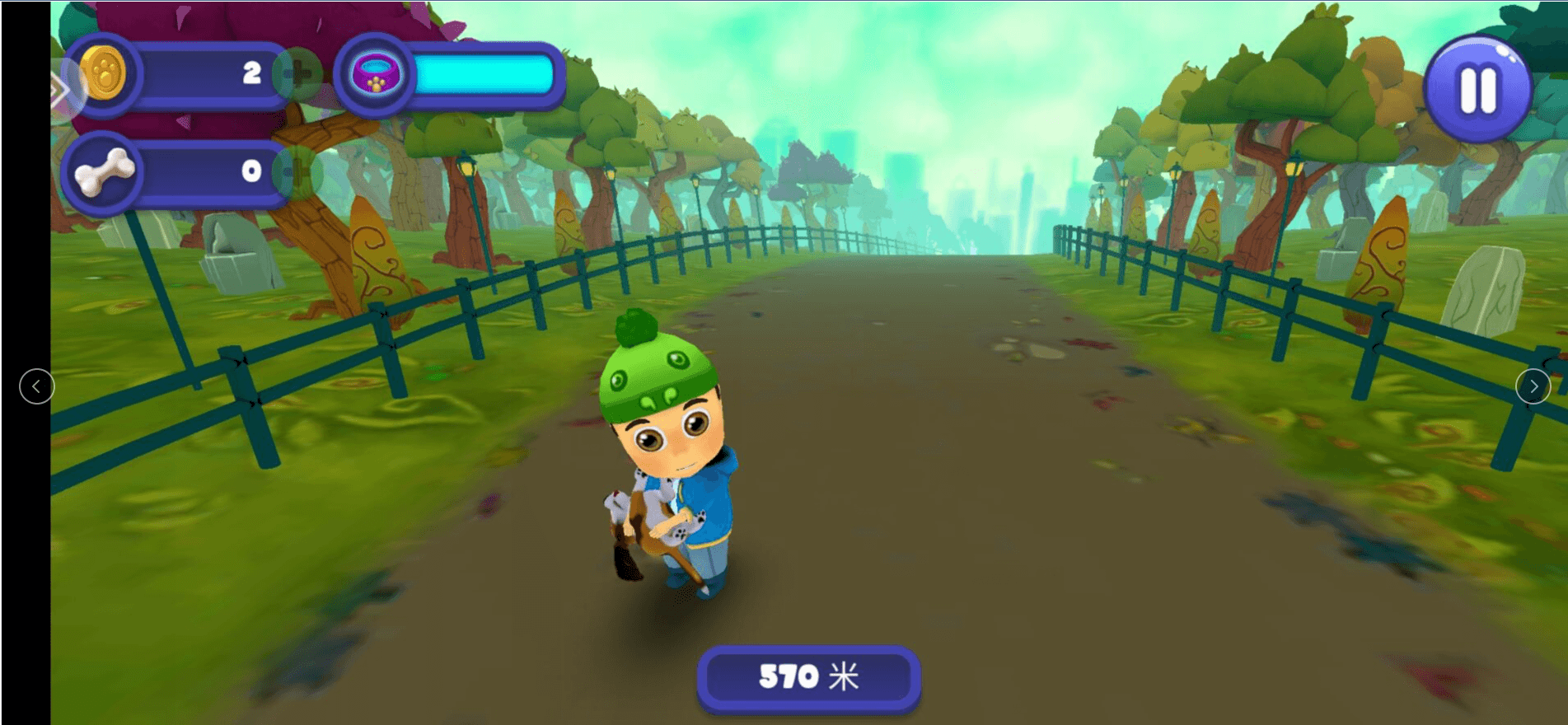Viewport: 1568px width, 725px height.
Task: Click the left arrow circle button
Action: [x=36, y=386]
